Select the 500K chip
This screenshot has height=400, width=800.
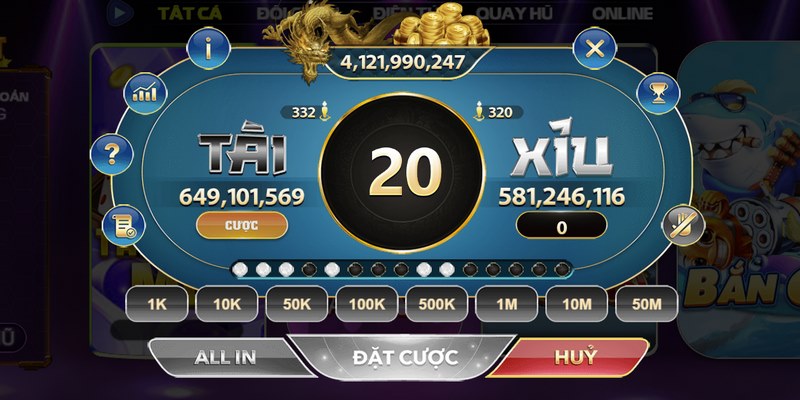coord(436,302)
